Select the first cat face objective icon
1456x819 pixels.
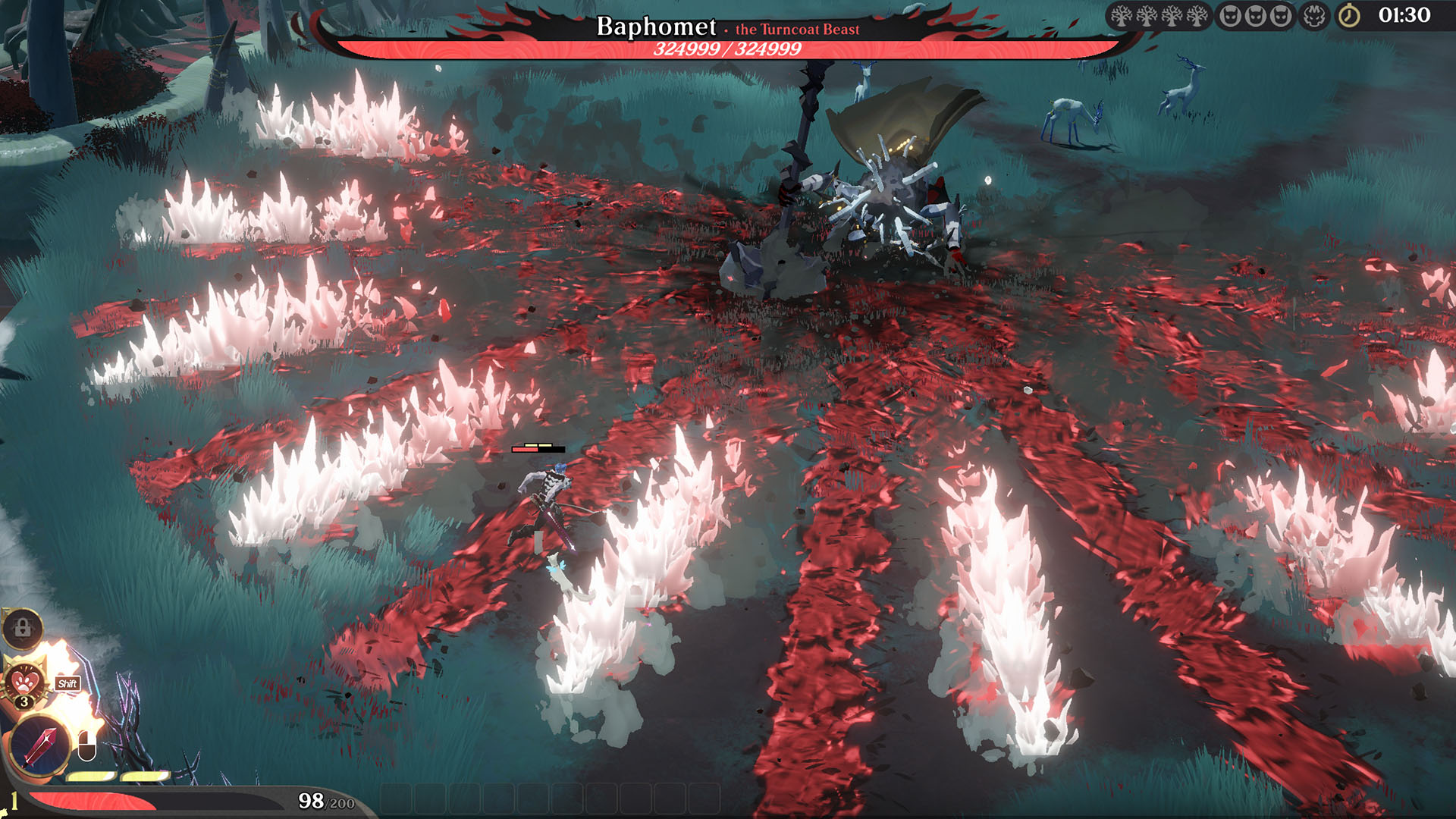(1229, 16)
